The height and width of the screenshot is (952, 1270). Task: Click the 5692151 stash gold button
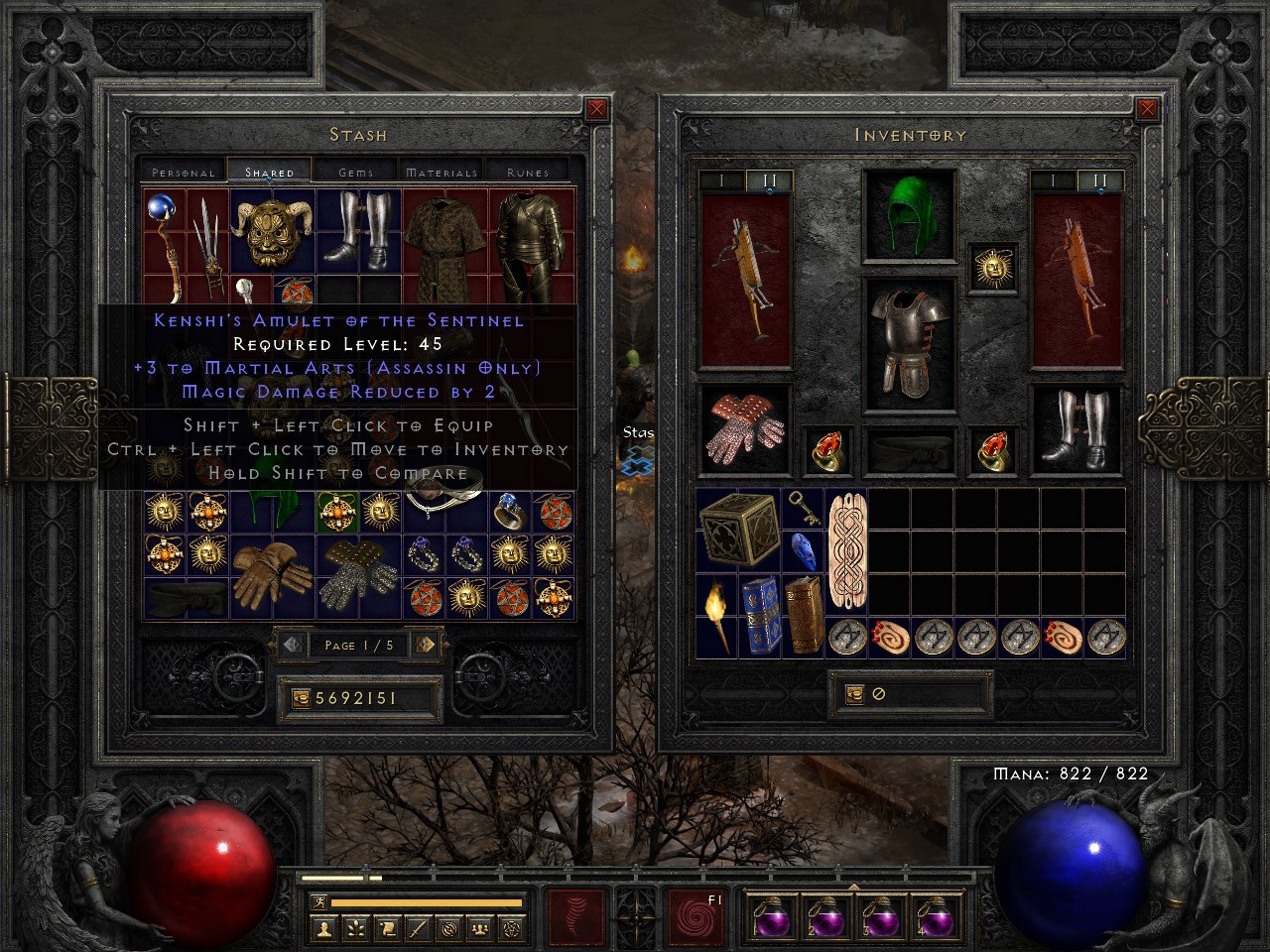click(x=357, y=697)
